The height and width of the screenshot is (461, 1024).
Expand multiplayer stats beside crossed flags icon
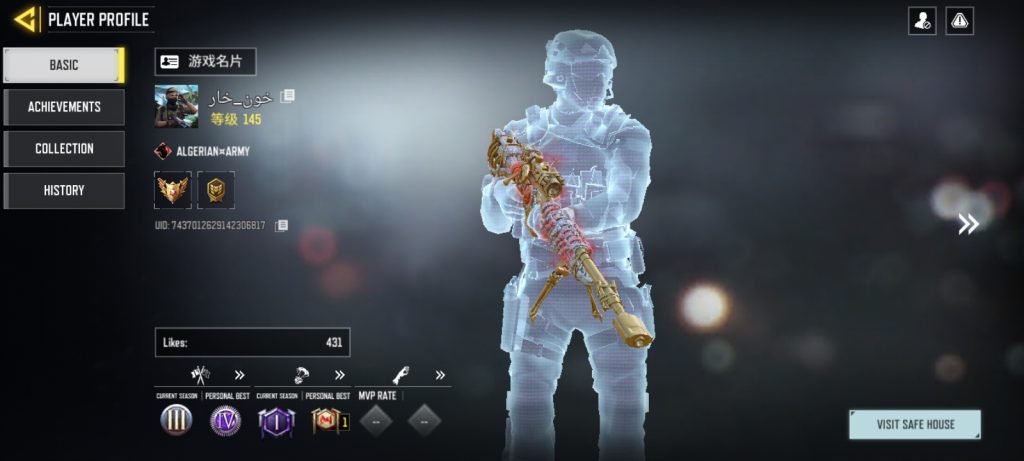click(240, 376)
